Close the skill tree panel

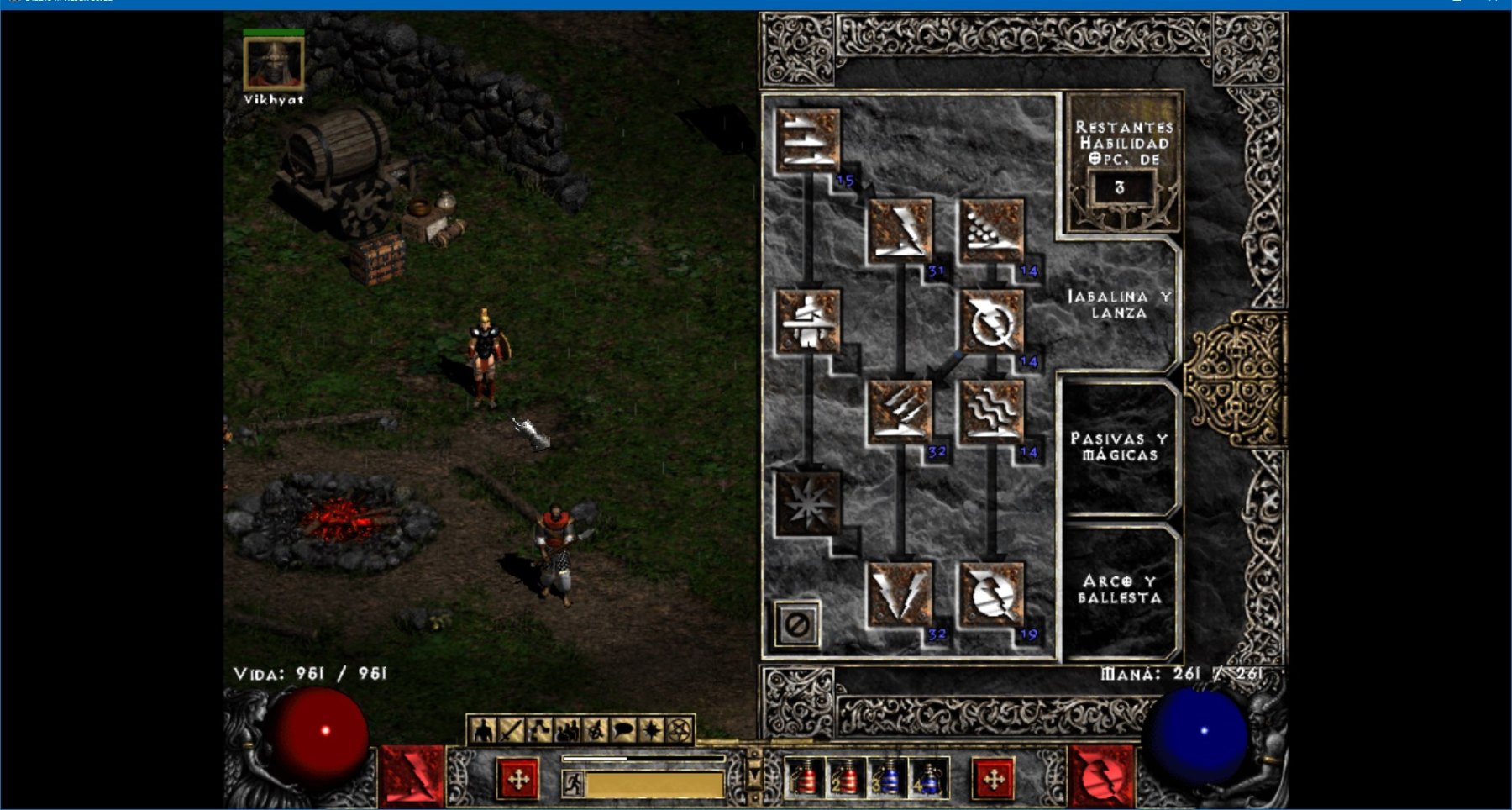[x=796, y=624]
